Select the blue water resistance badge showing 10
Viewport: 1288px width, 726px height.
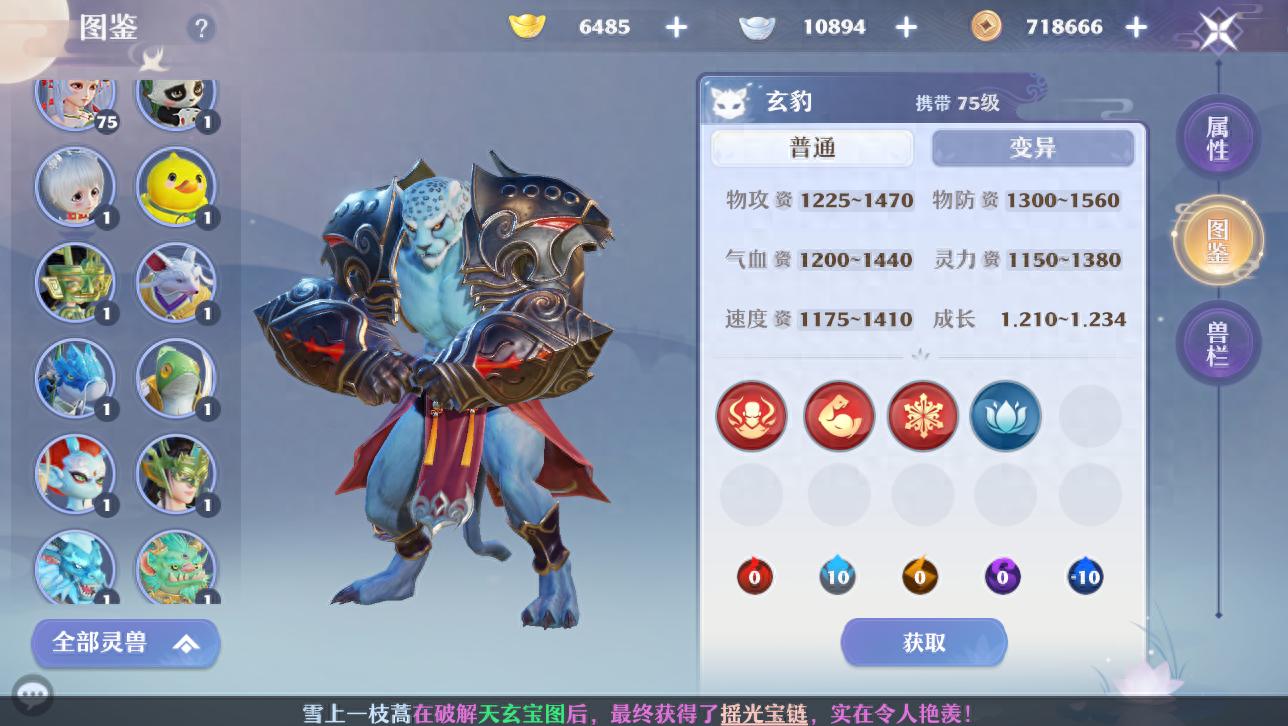[x=837, y=576]
